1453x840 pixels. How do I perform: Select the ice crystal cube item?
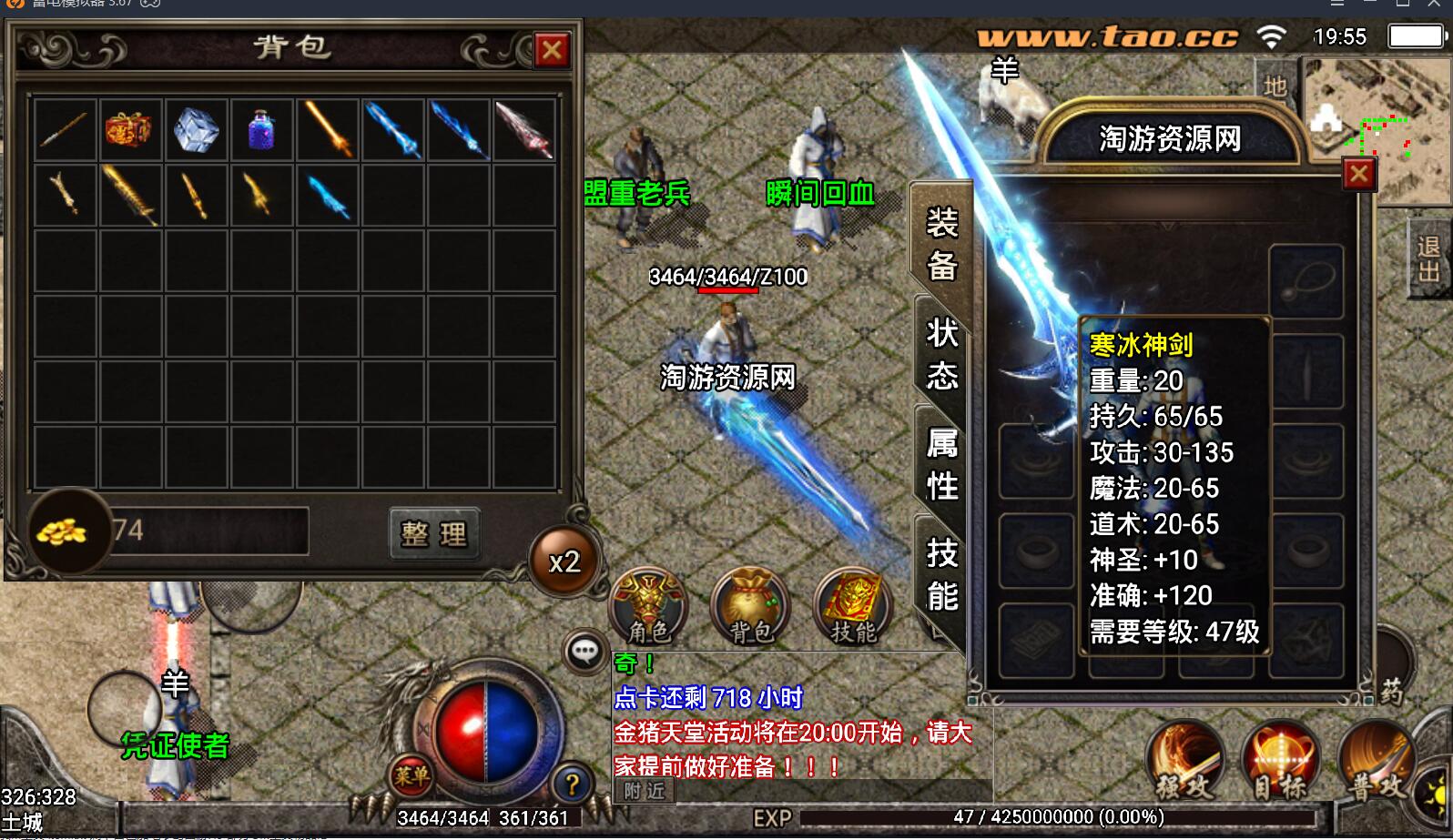[196, 129]
